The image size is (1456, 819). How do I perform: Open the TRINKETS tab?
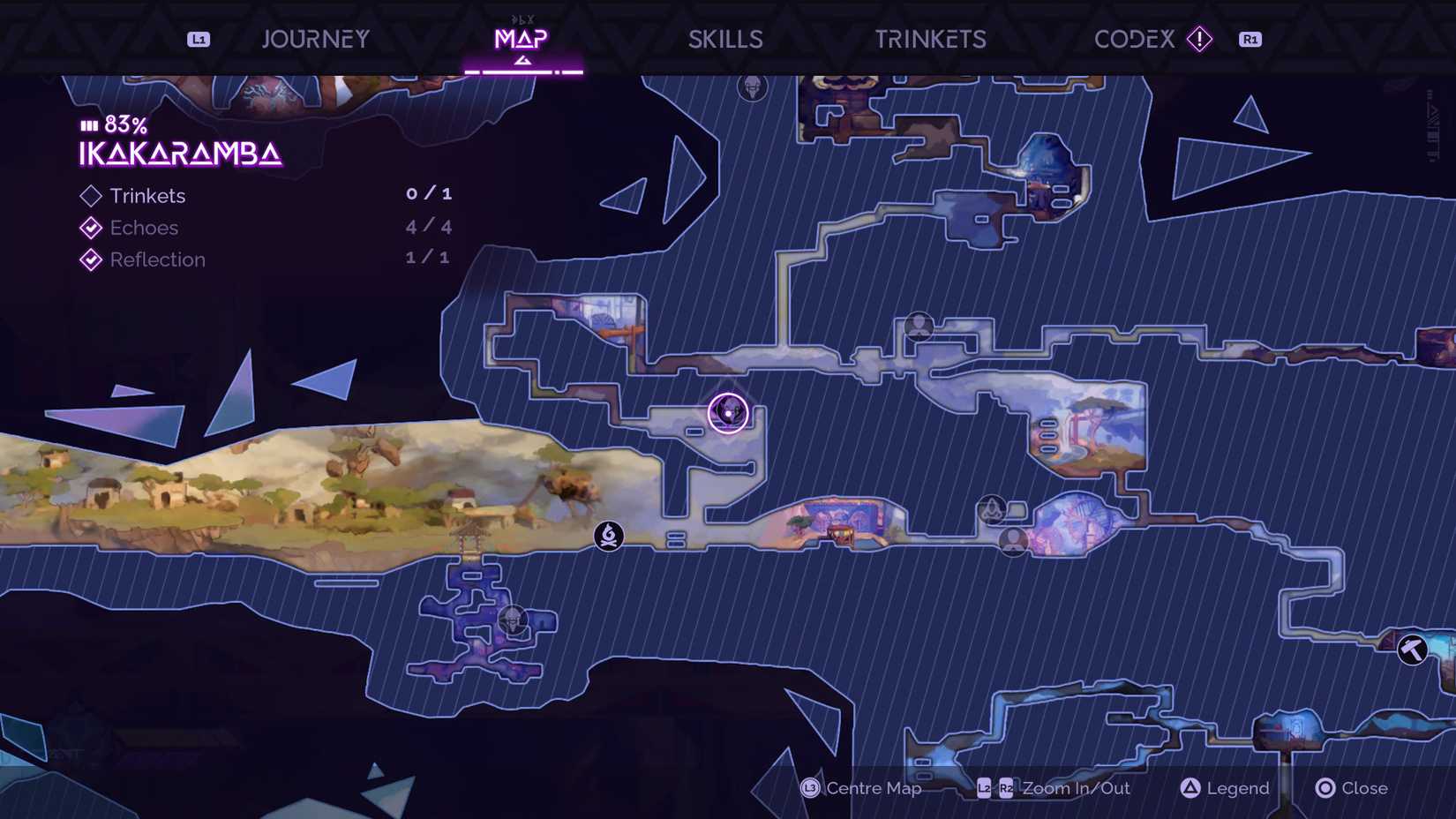pyautogui.click(x=930, y=39)
